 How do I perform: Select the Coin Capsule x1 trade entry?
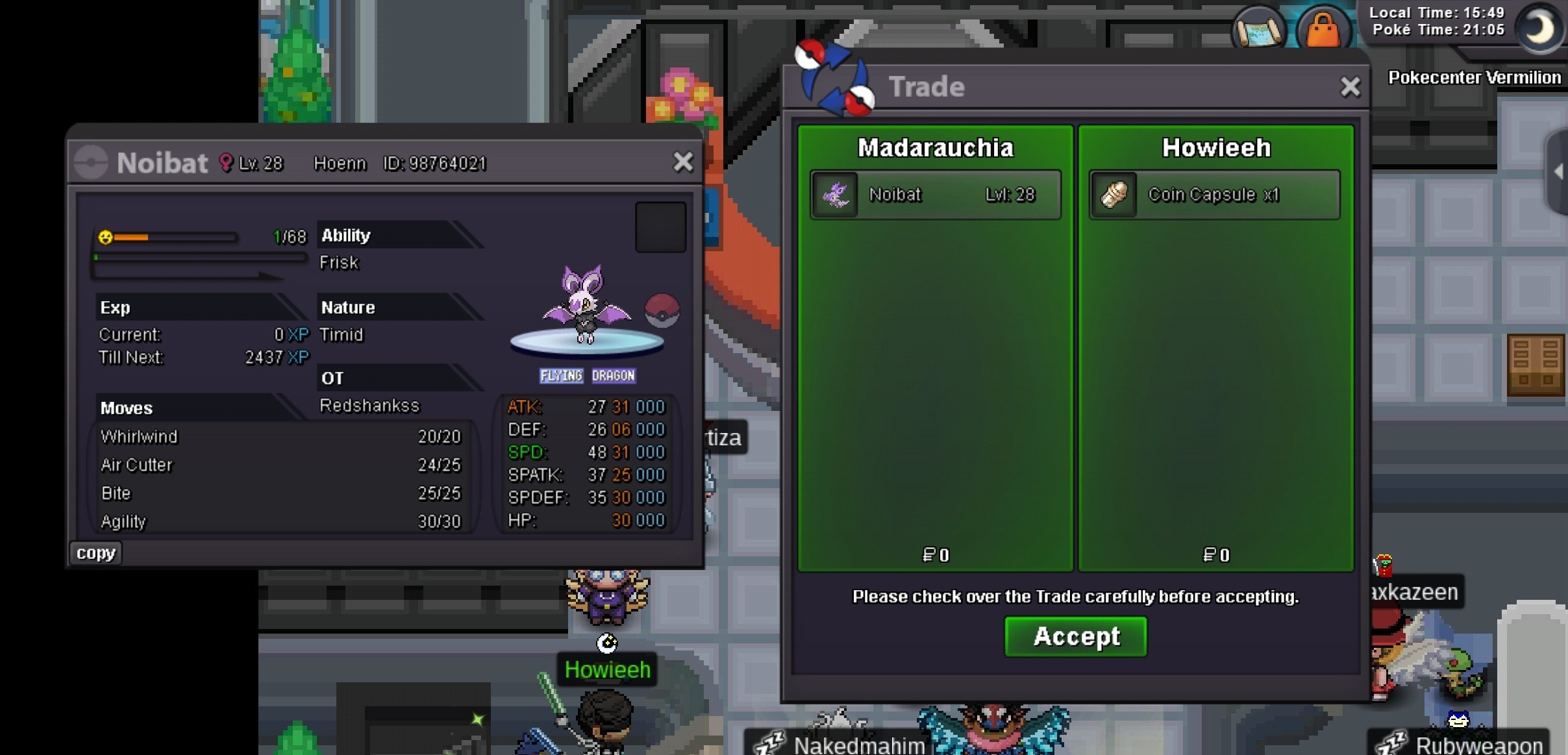(1214, 195)
